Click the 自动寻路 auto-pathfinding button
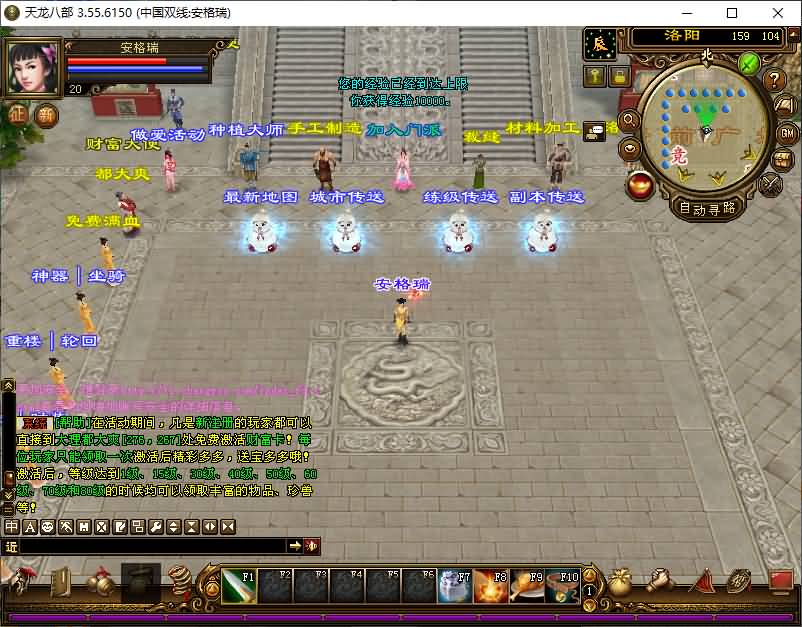The width and height of the screenshot is (802, 627). [707, 208]
